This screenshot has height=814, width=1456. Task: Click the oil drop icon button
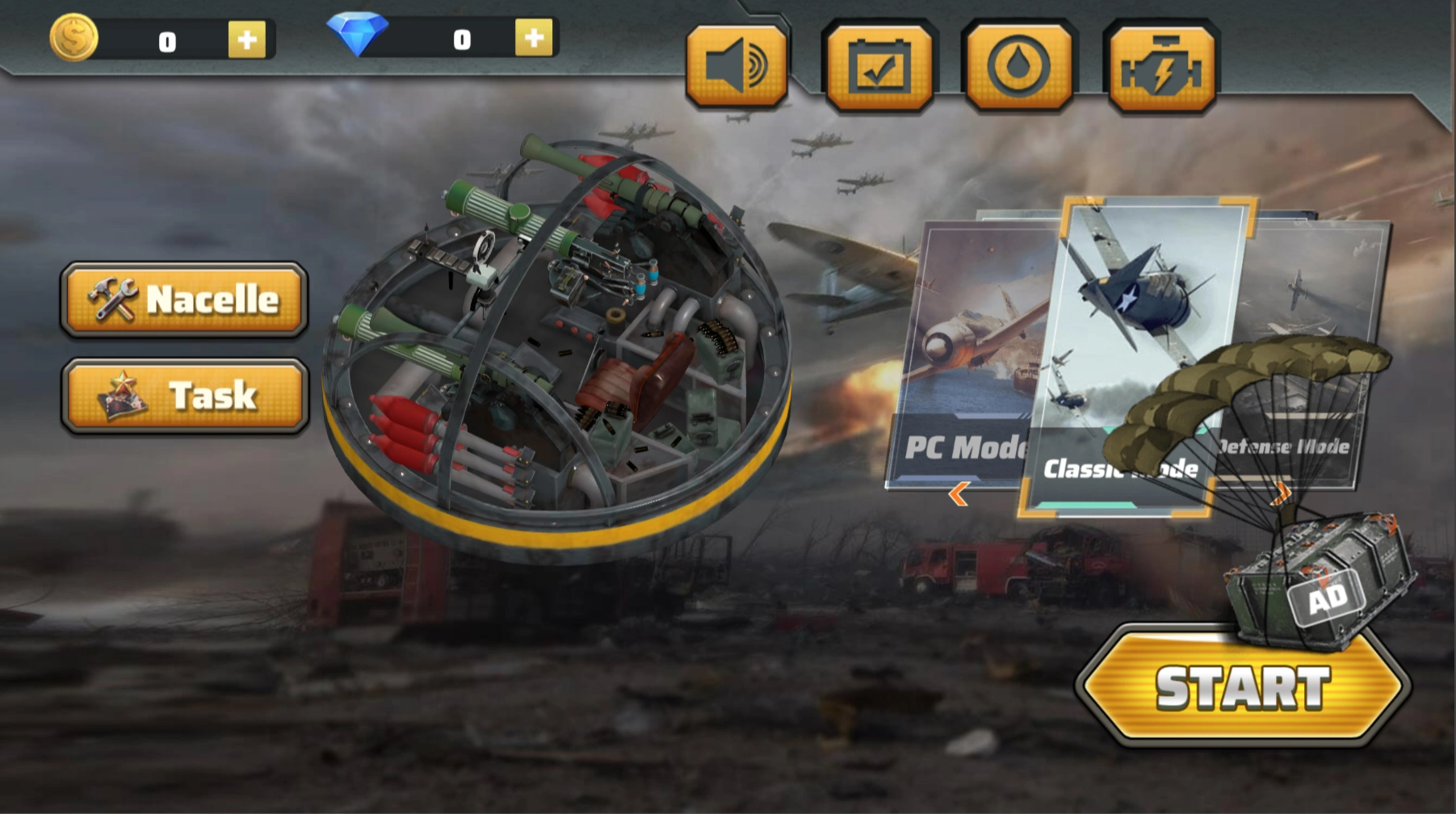pos(1019,66)
